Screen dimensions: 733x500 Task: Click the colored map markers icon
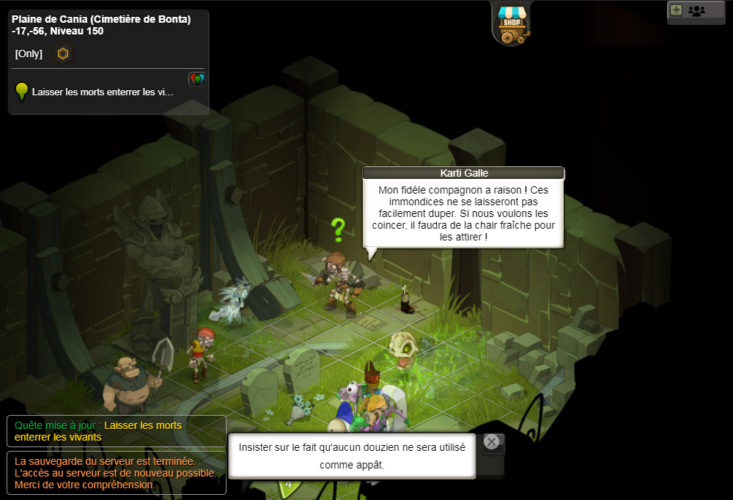196,79
